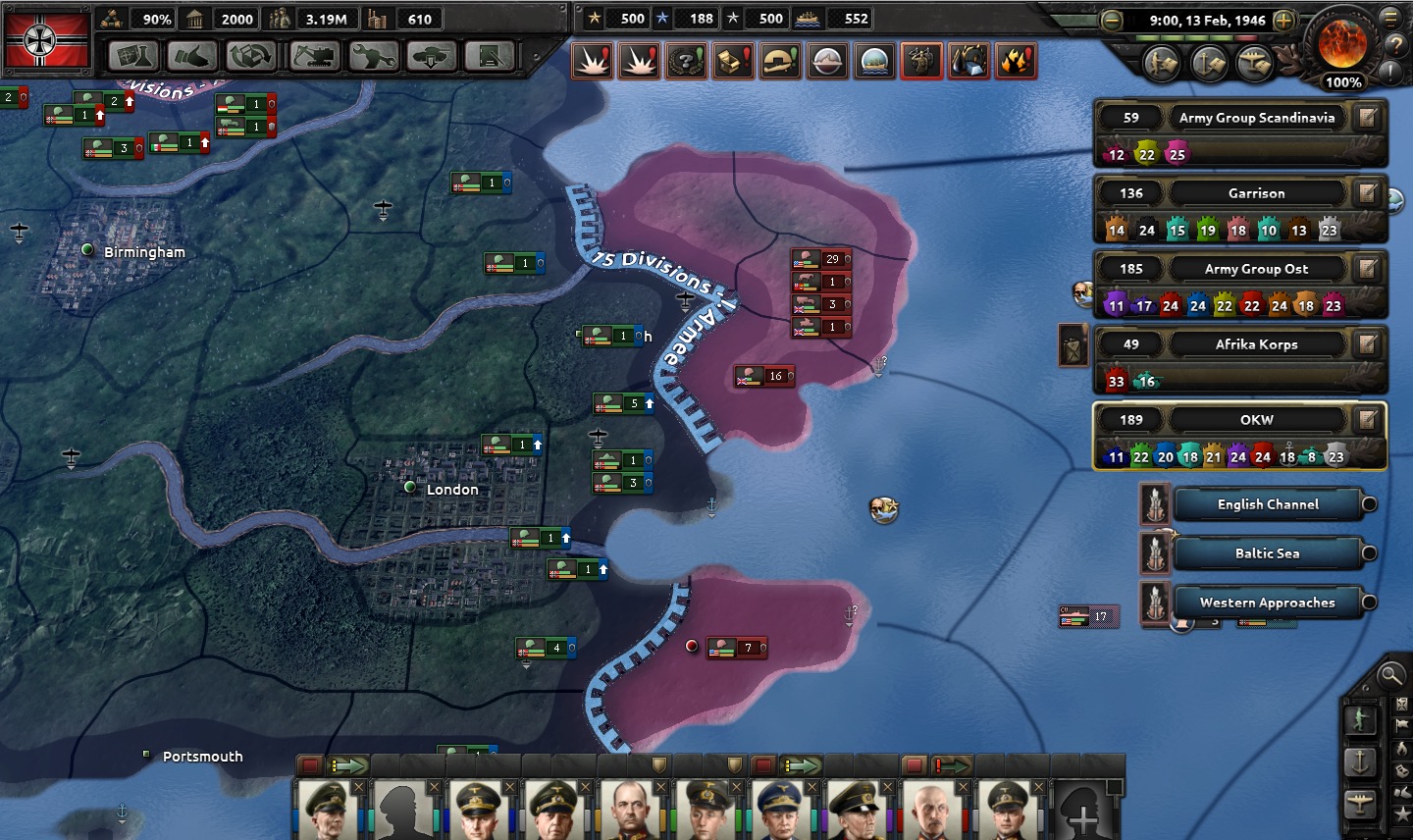The height and width of the screenshot is (840, 1413).
Task: Open the Recruit and Deploy tank icon screen
Action: (432, 57)
